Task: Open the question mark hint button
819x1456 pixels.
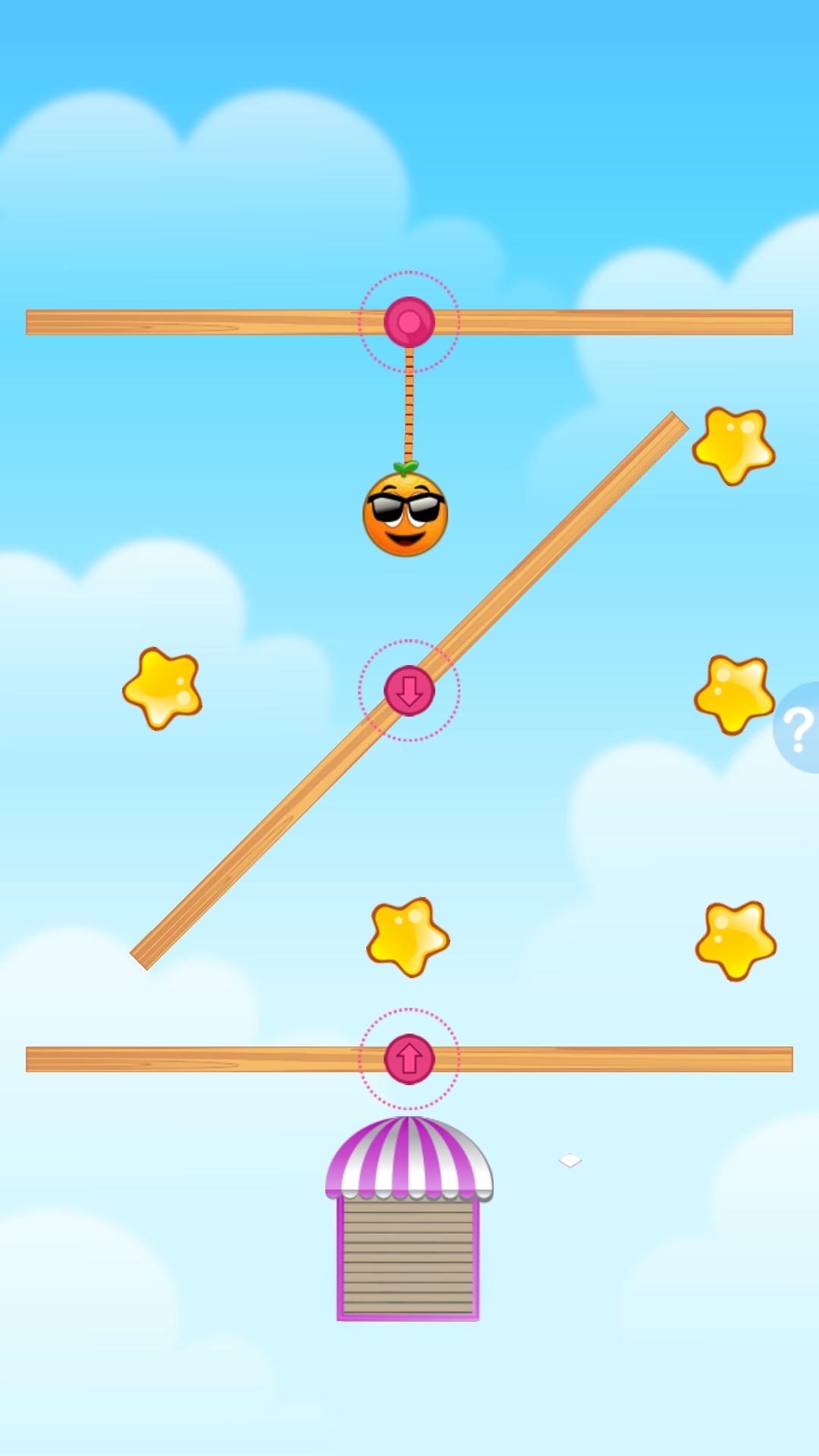Action: [798, 728]
